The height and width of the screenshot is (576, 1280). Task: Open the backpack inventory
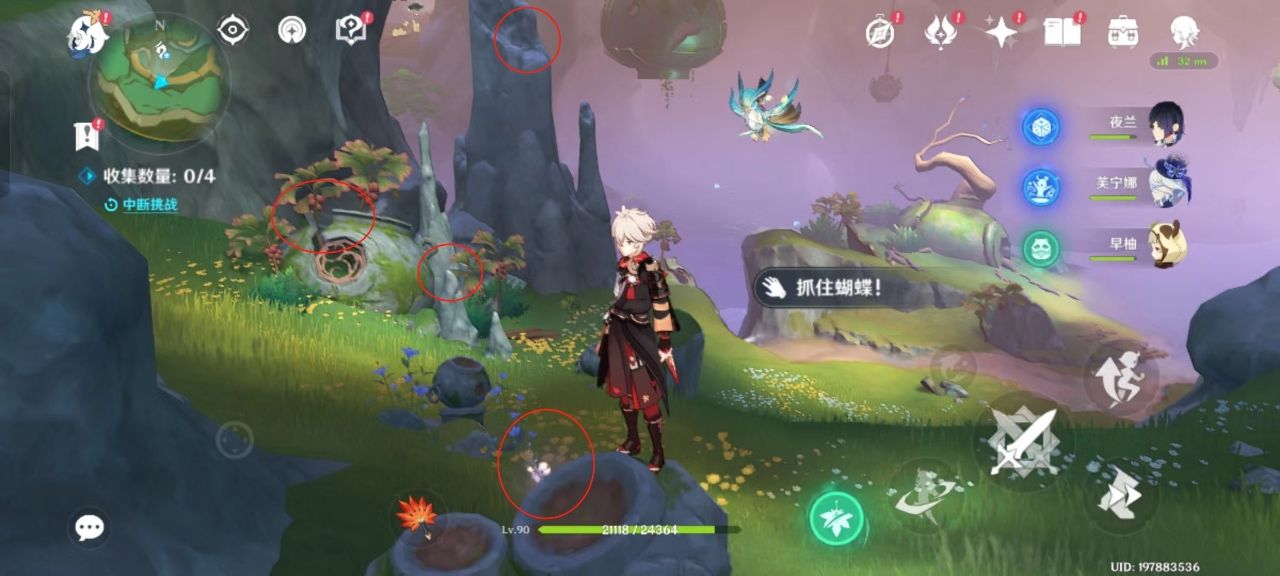click(1124, 32)
